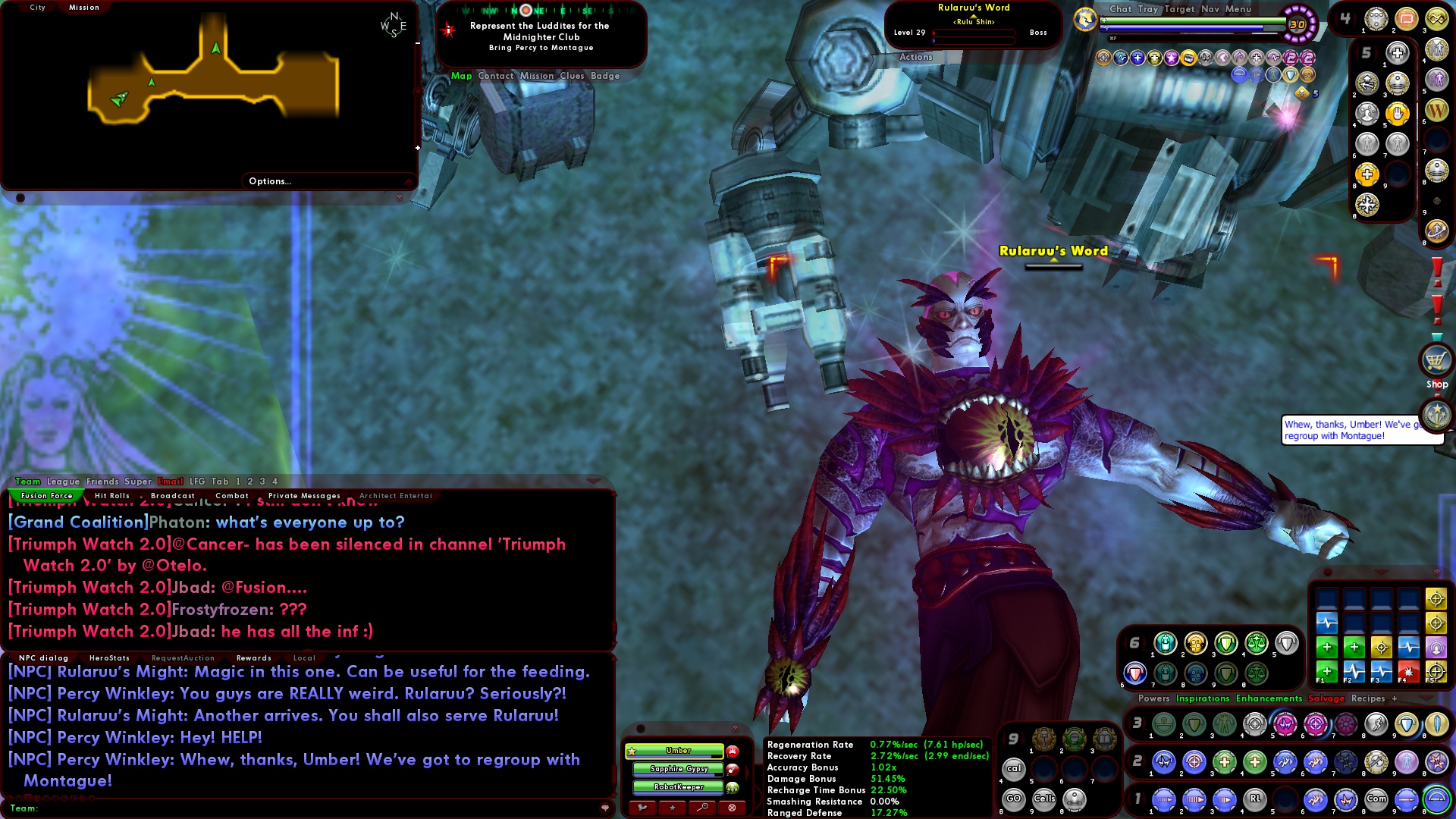Activate the green plus inspiration icon
This screenshot has width=1456, height=819.
pyautogui.click(x=1326, y=648)
